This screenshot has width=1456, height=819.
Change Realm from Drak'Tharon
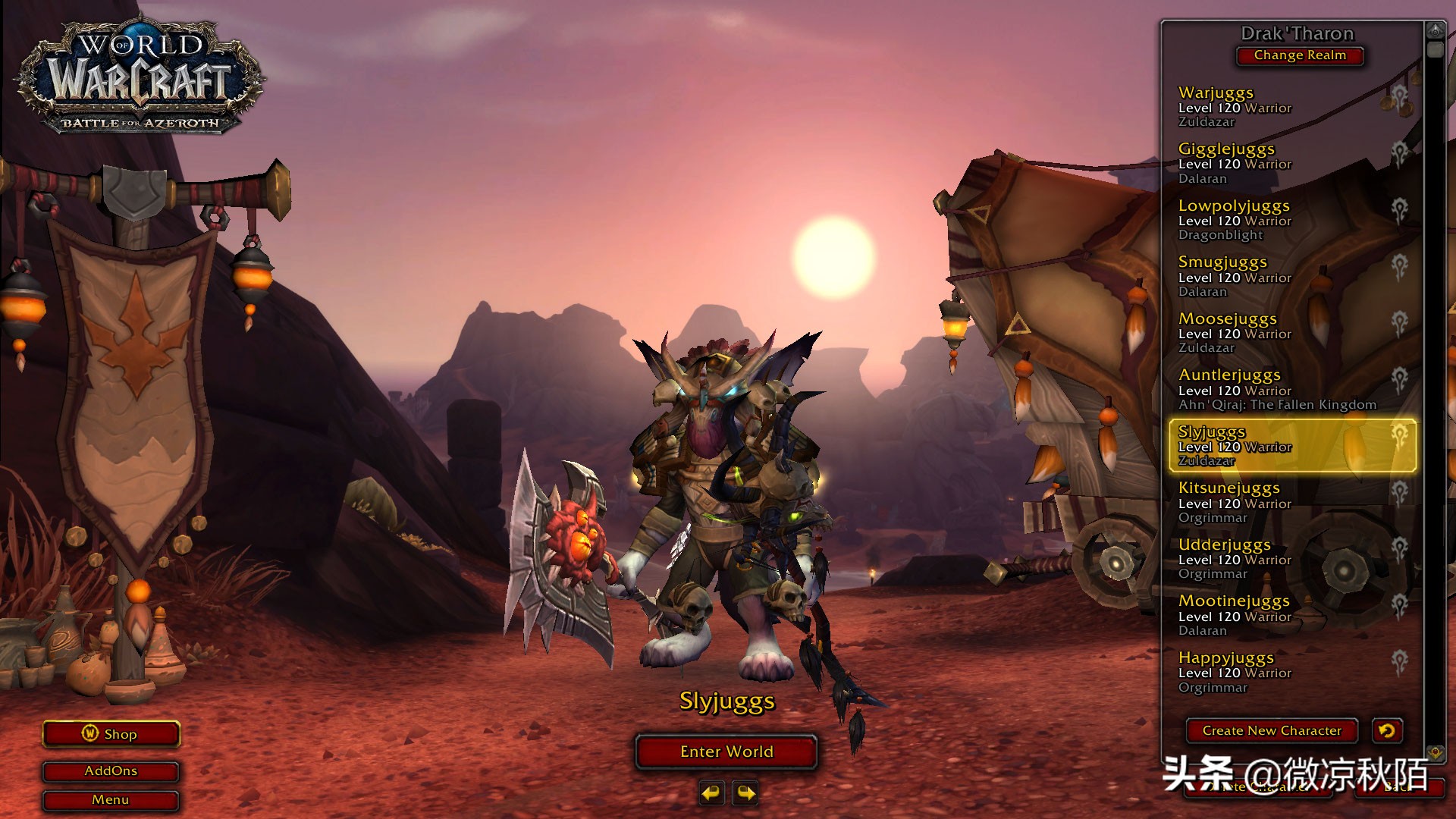pos(1300,55)
